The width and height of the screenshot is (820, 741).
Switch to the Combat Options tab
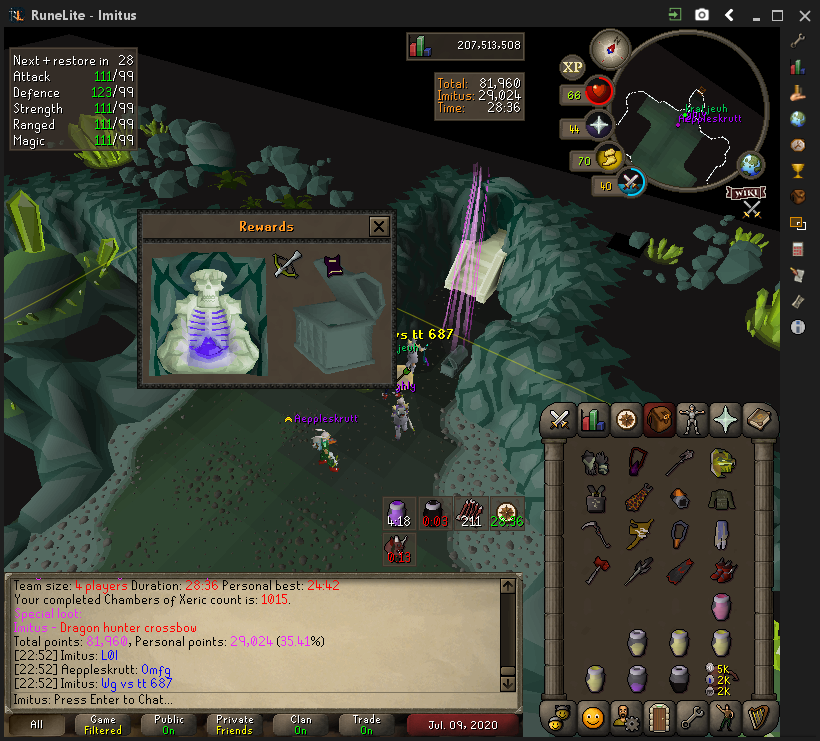pos(560,420)
